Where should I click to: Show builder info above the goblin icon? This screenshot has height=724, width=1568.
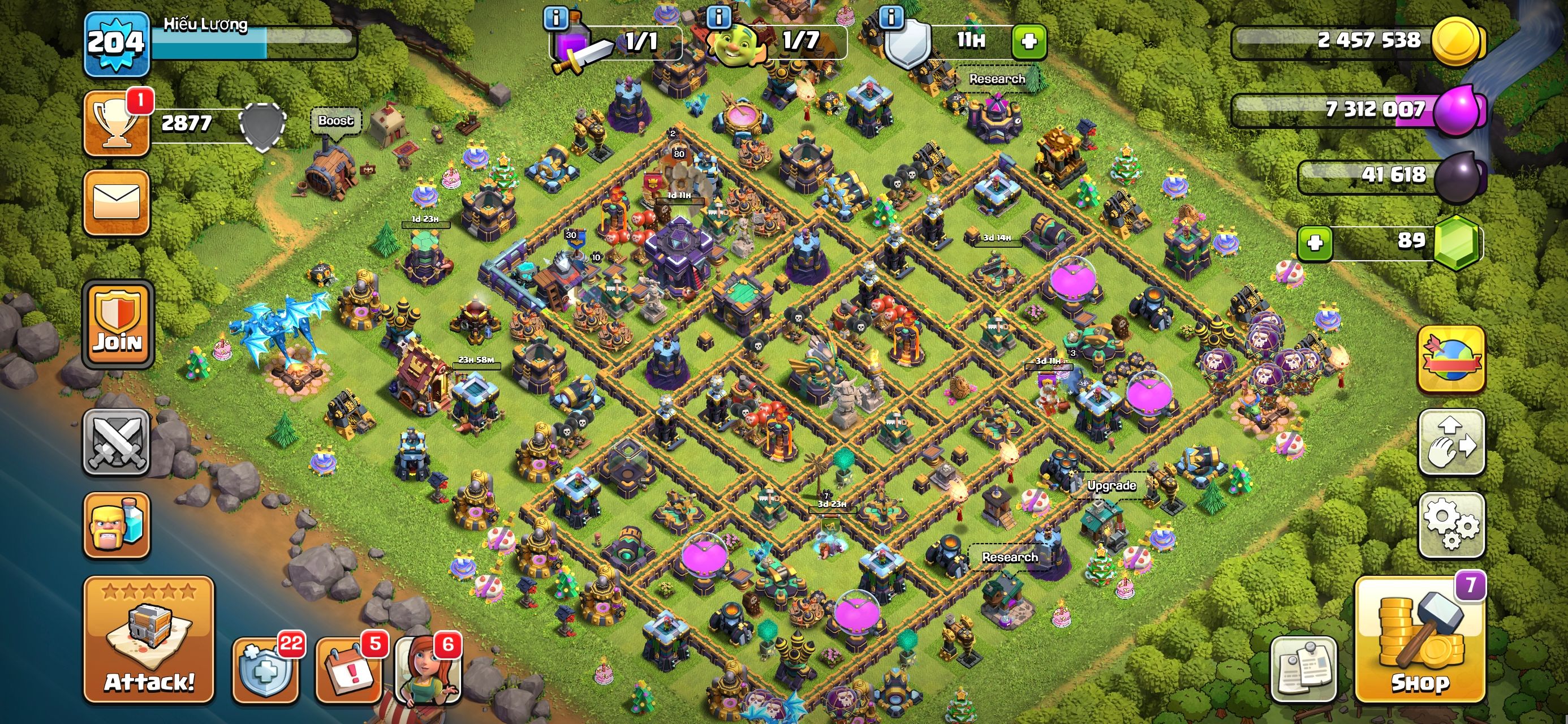pyautogui.click(x=718, y=17)
